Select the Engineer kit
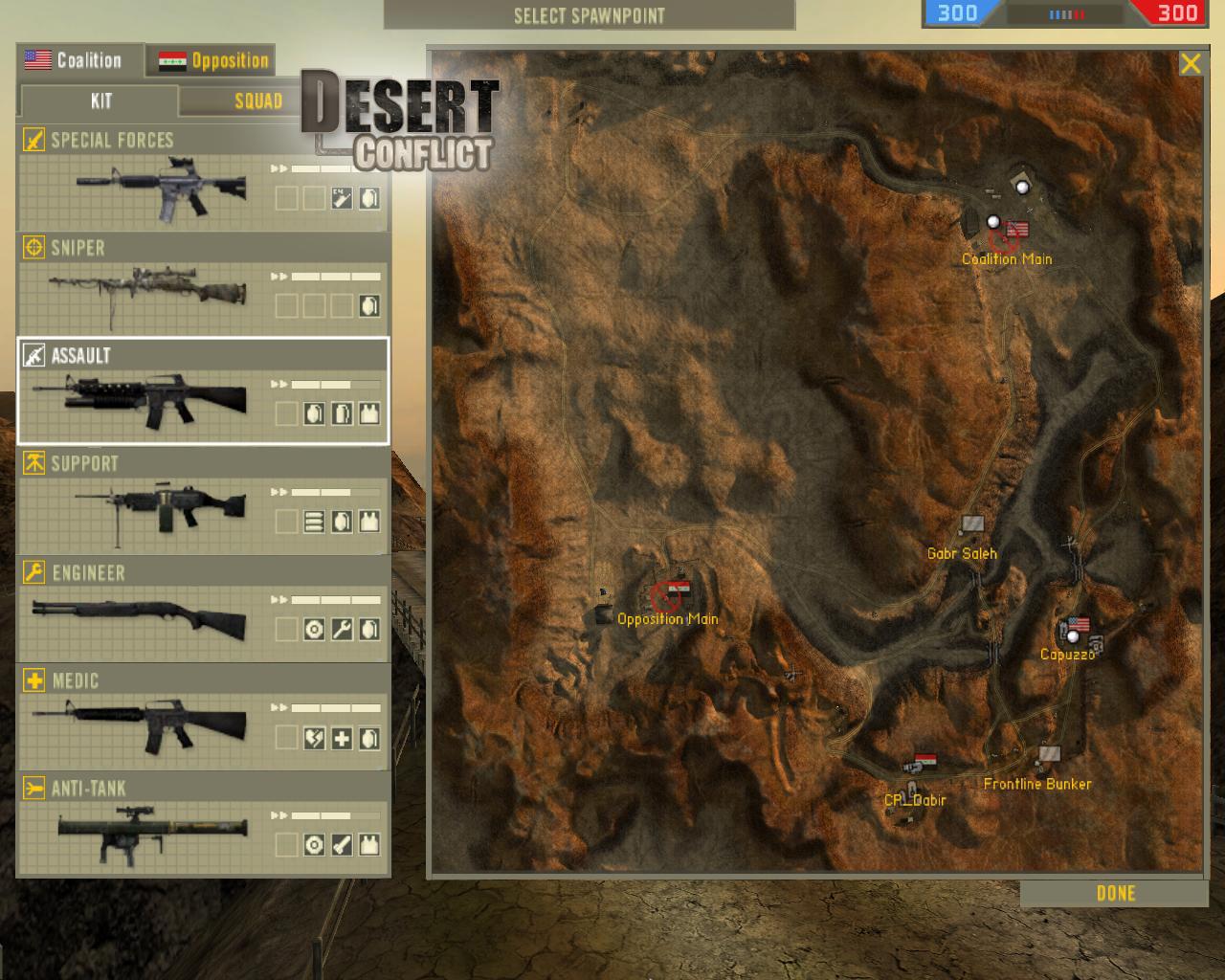Viewport: 1225px width, 980px height. click(203, 611)
